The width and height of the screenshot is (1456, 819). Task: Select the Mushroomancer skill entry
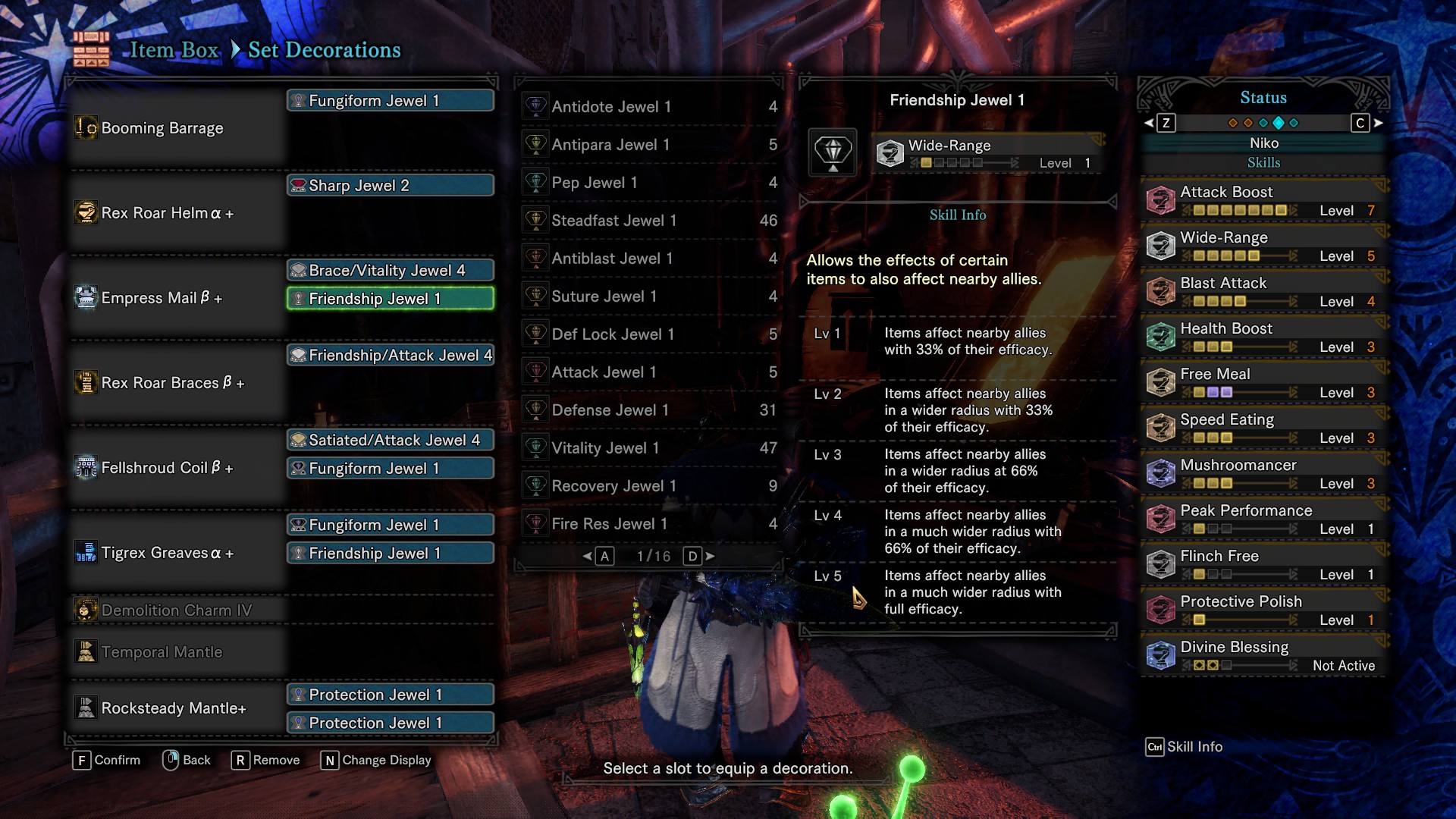[x=1263, y=474]
